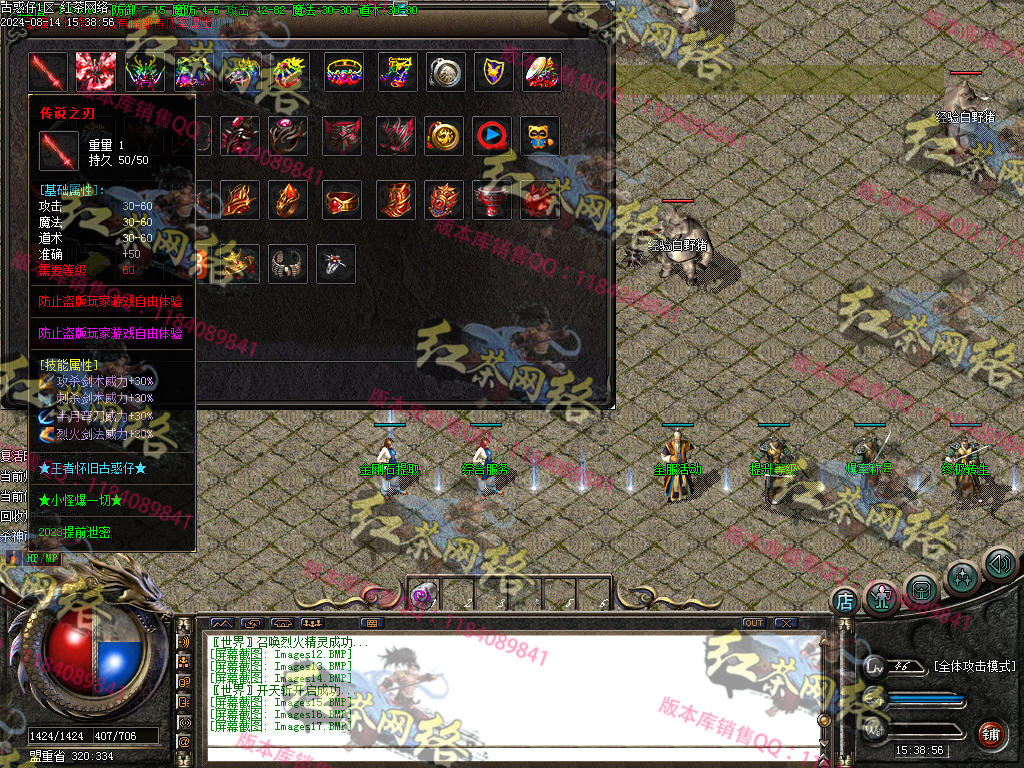Select the red Legend Blade sword slot
1024x768 pixels.
tap(48, 72)
